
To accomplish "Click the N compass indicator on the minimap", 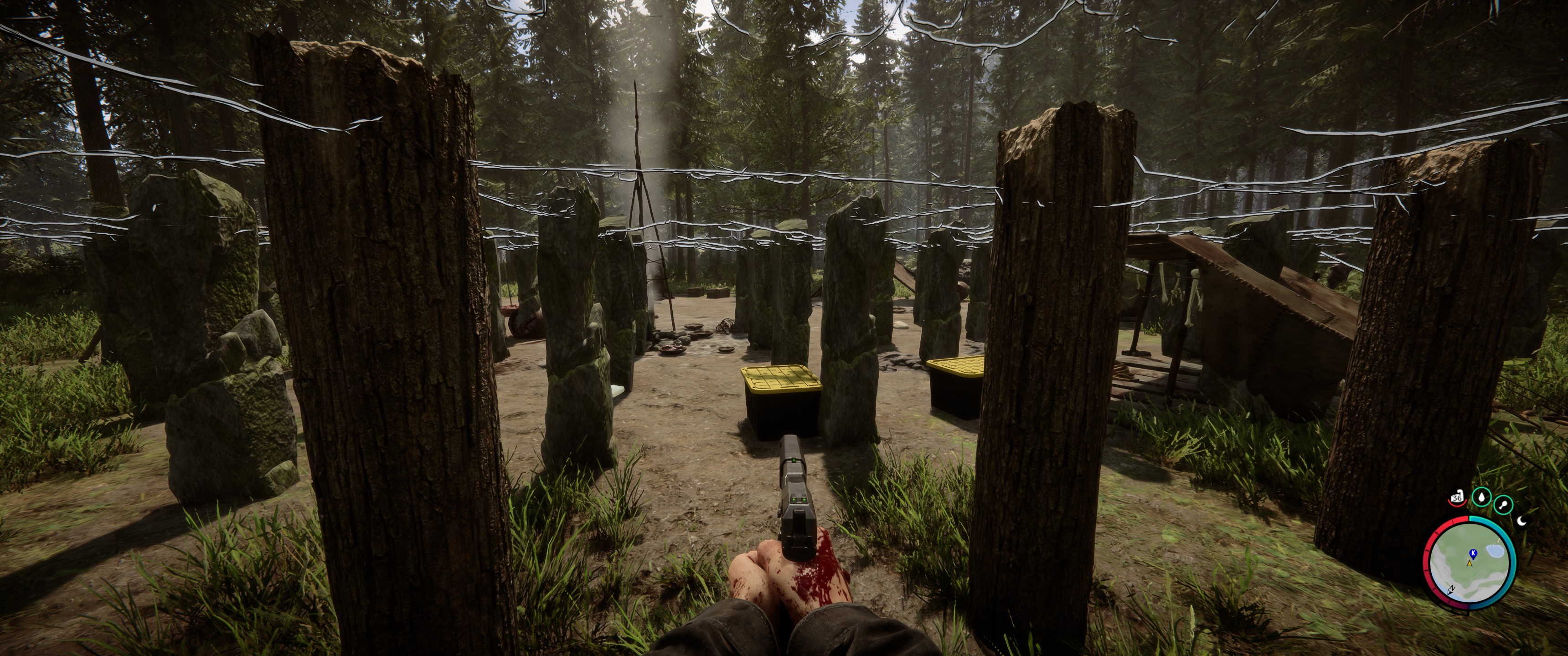I will pos(1452,589).
